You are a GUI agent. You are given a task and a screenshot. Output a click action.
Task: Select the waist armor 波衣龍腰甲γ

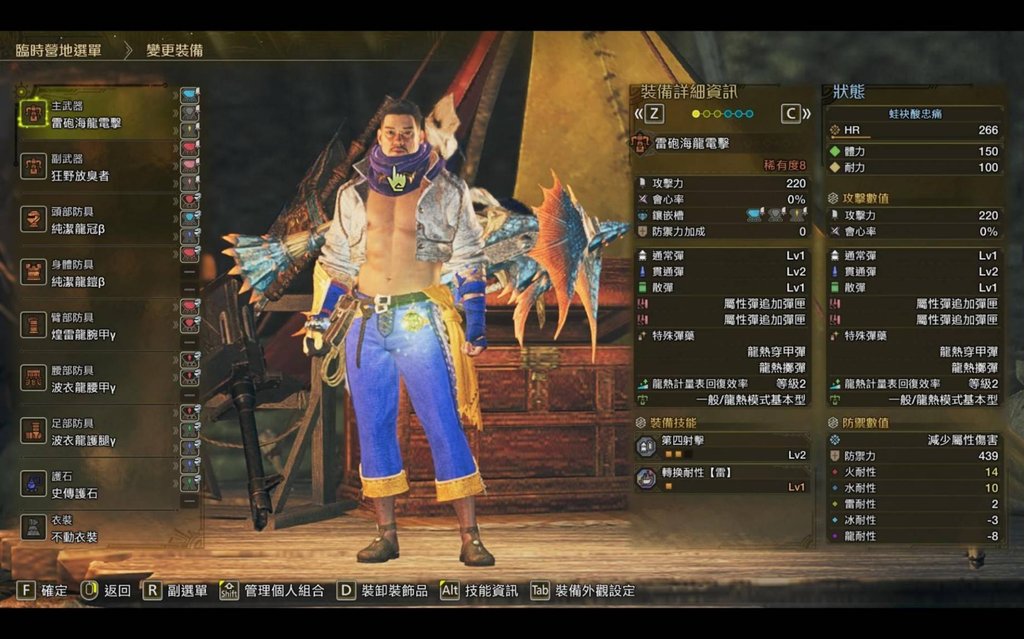(x=95, y=379)
